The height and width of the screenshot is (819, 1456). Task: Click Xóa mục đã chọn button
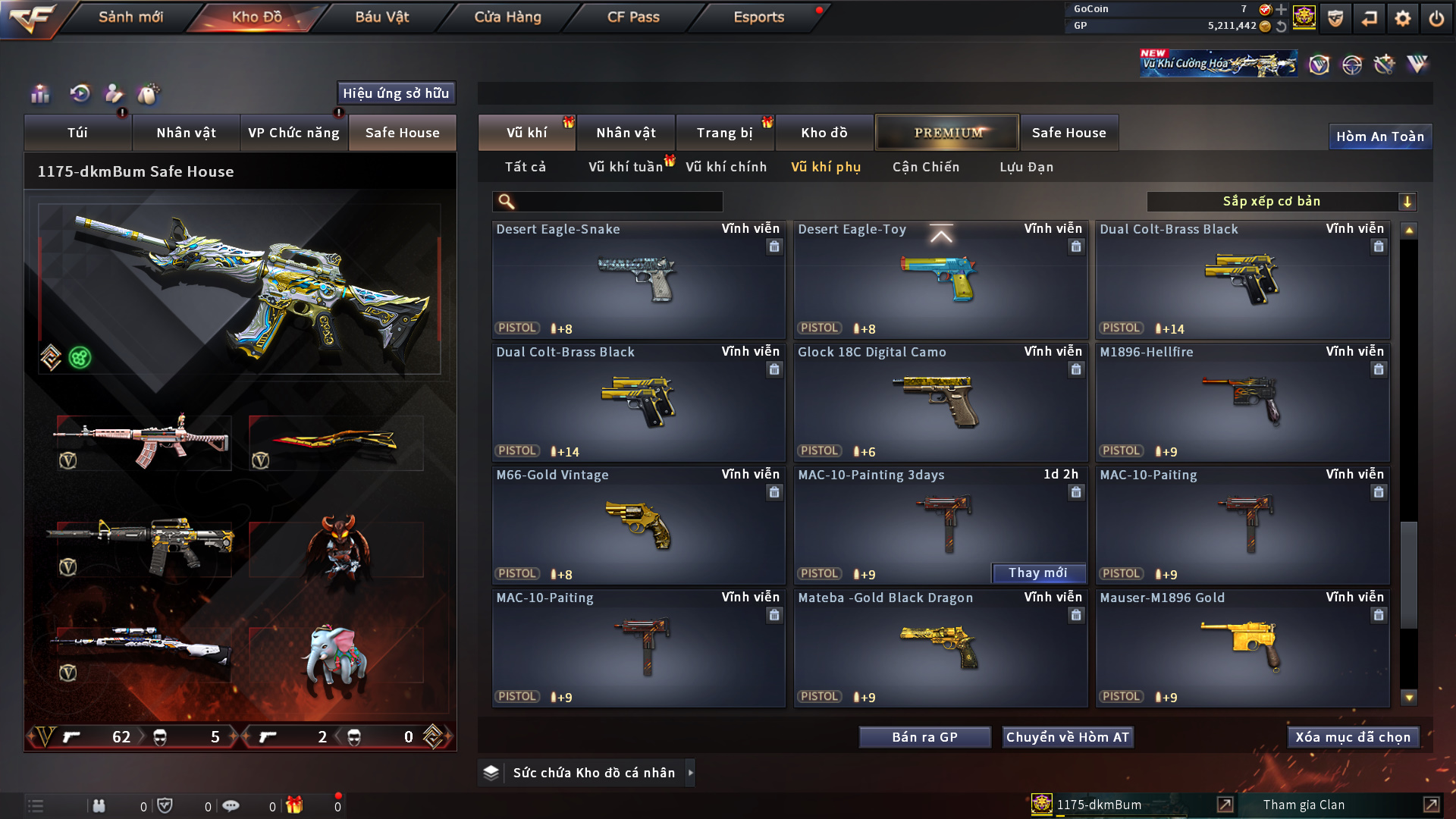coord(1353,737)
